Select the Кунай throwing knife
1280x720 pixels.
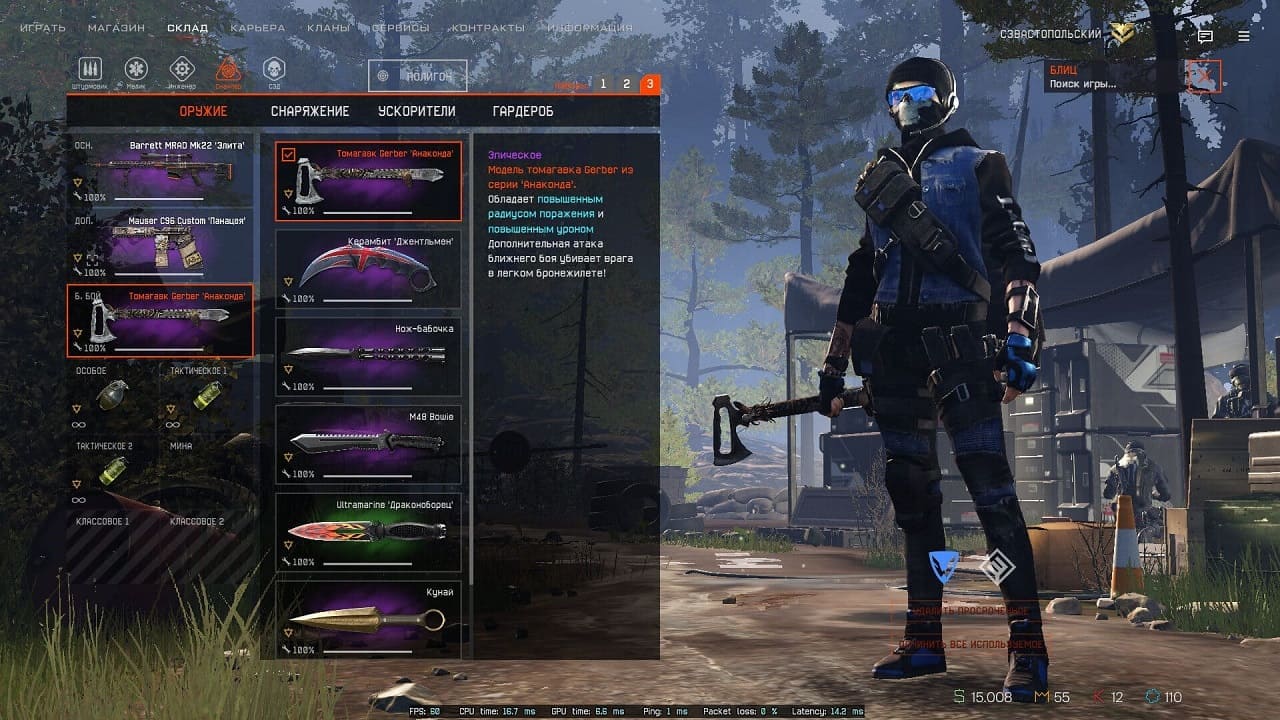[x=368, y=619]
